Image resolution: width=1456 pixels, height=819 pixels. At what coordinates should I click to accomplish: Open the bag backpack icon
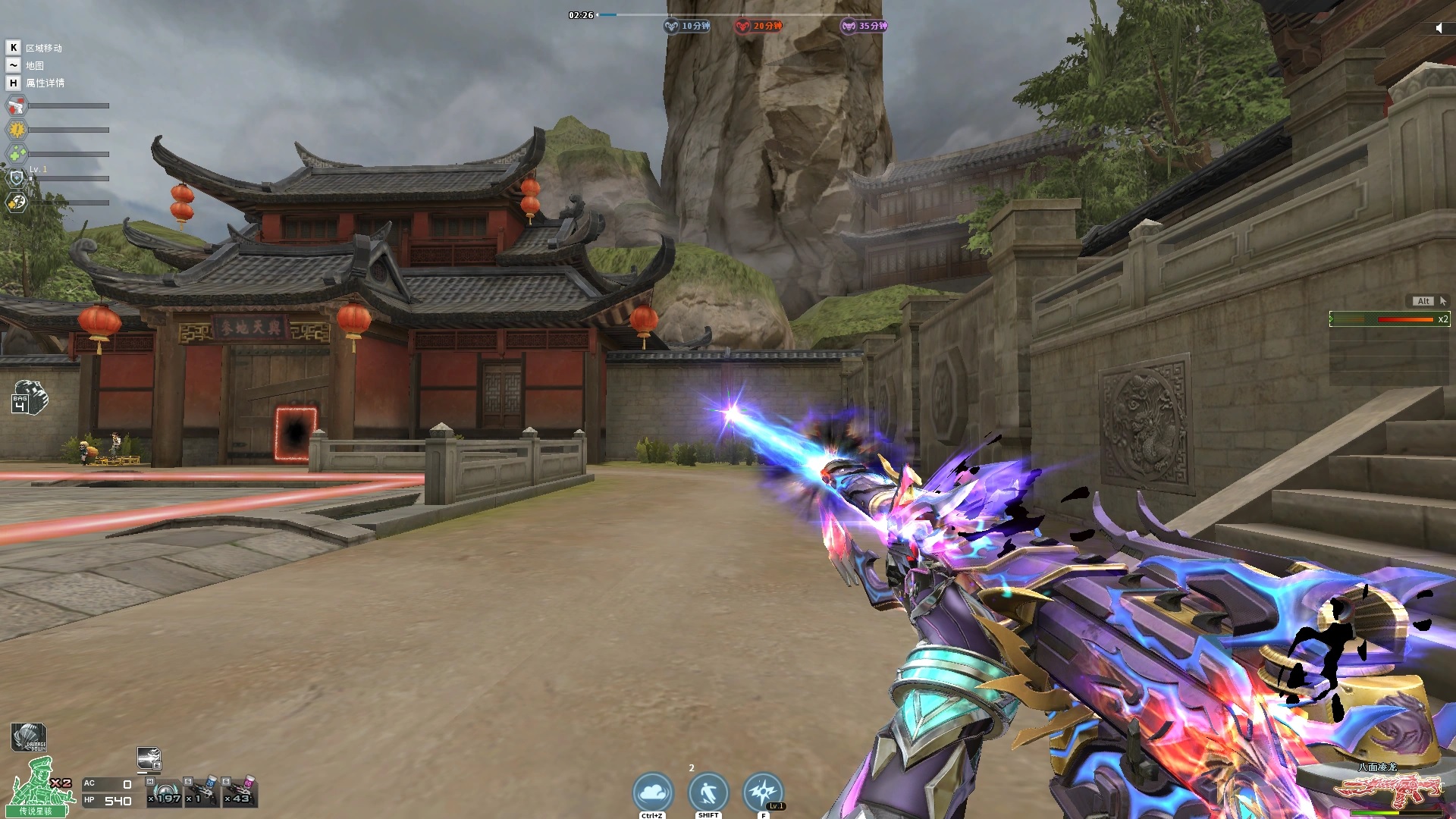tap(30, 398)
